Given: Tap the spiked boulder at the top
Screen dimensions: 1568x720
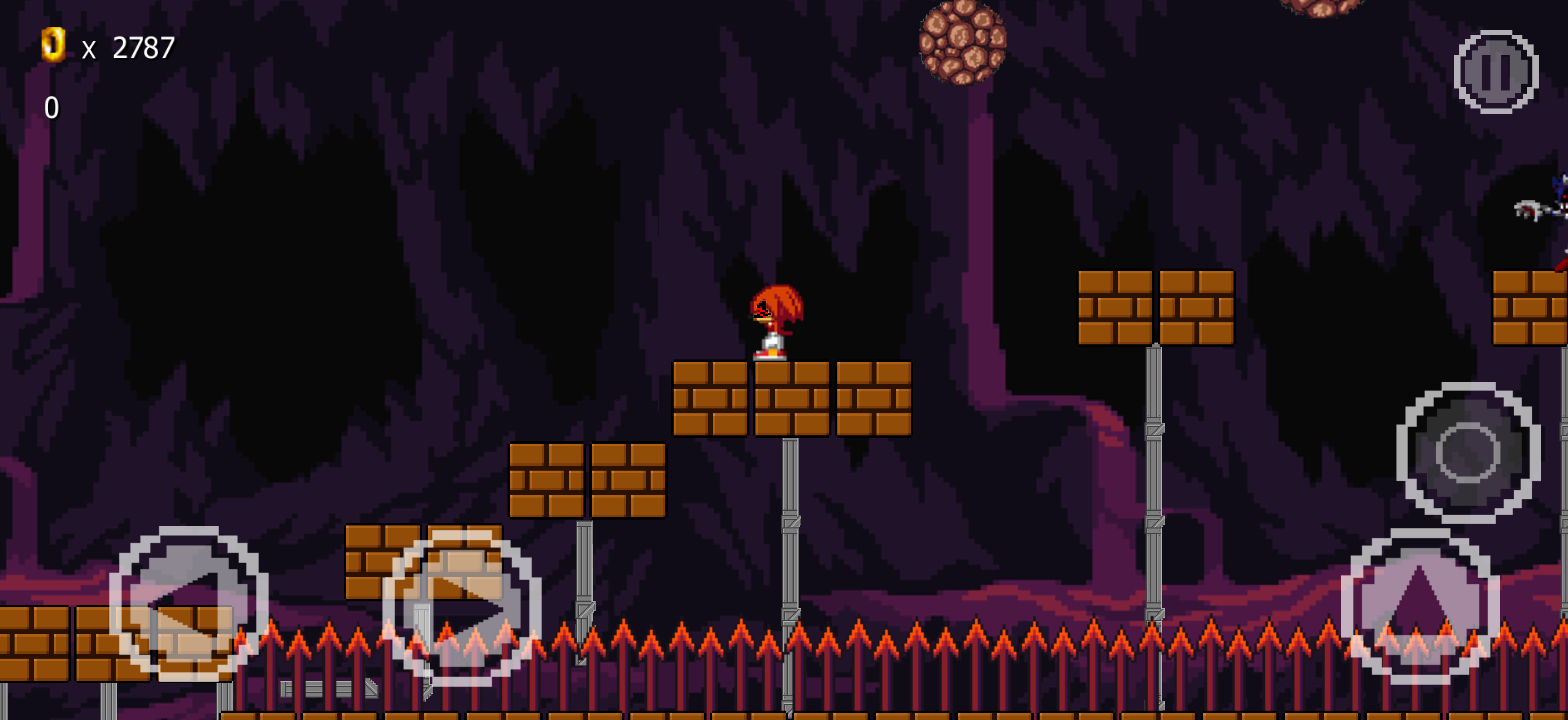Looking at the screenshot, I should [961, 45].
